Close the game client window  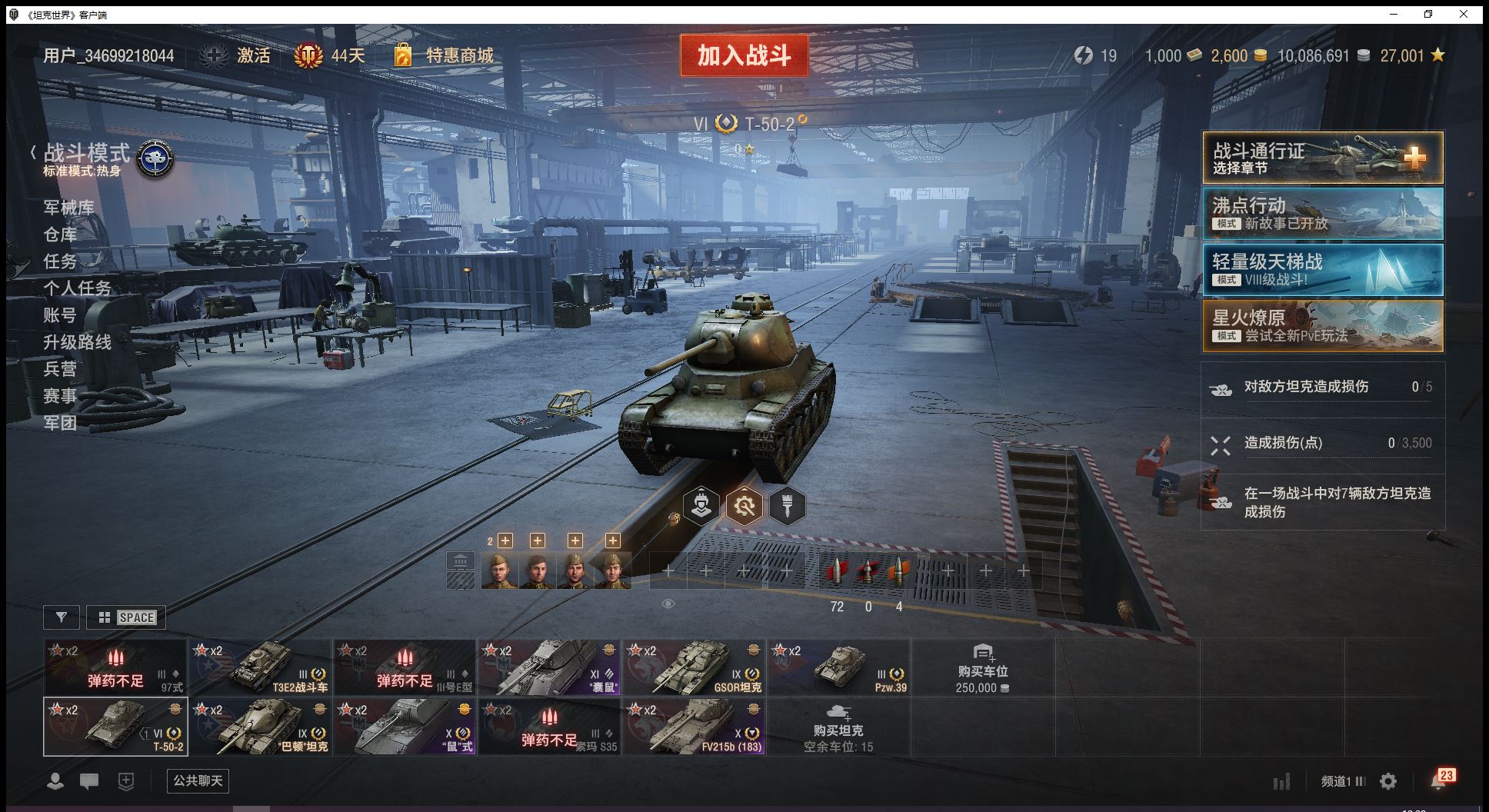coord(1464,14)
